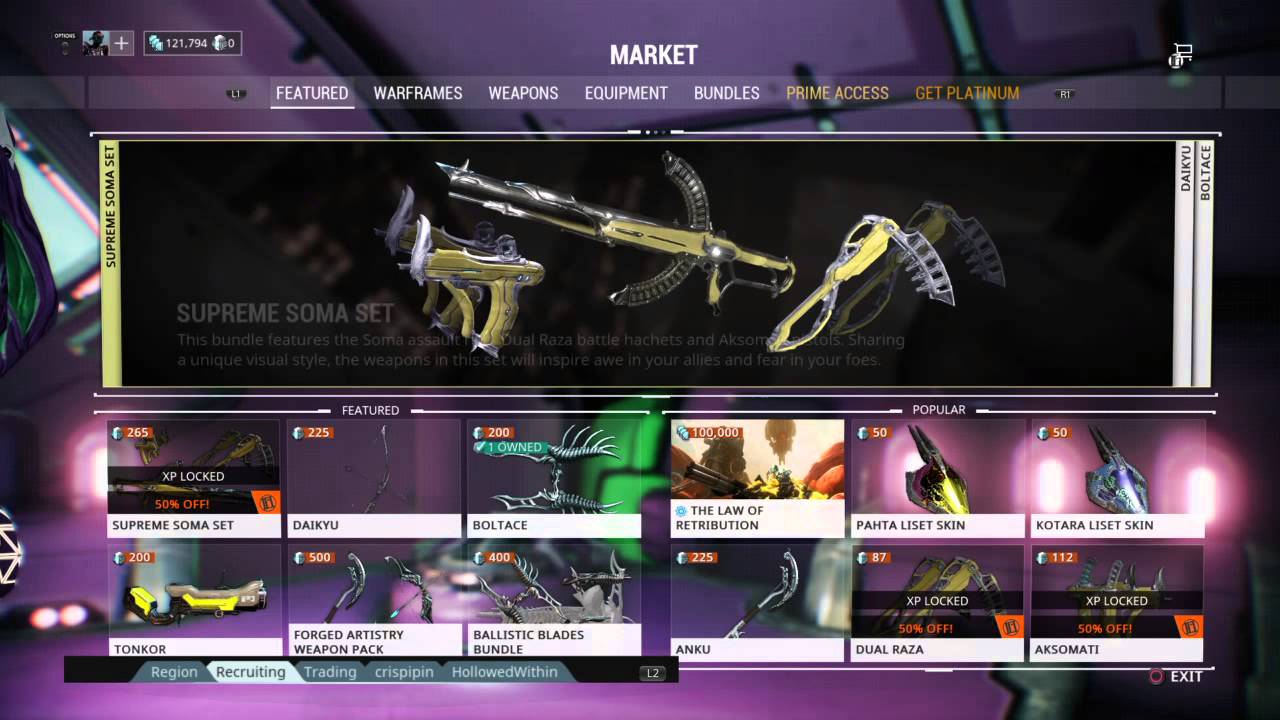Image resolution: width=1280 pixels, height=720 pixels.
Task: Open the Region chat tab
Action: (x=174, y=672)
